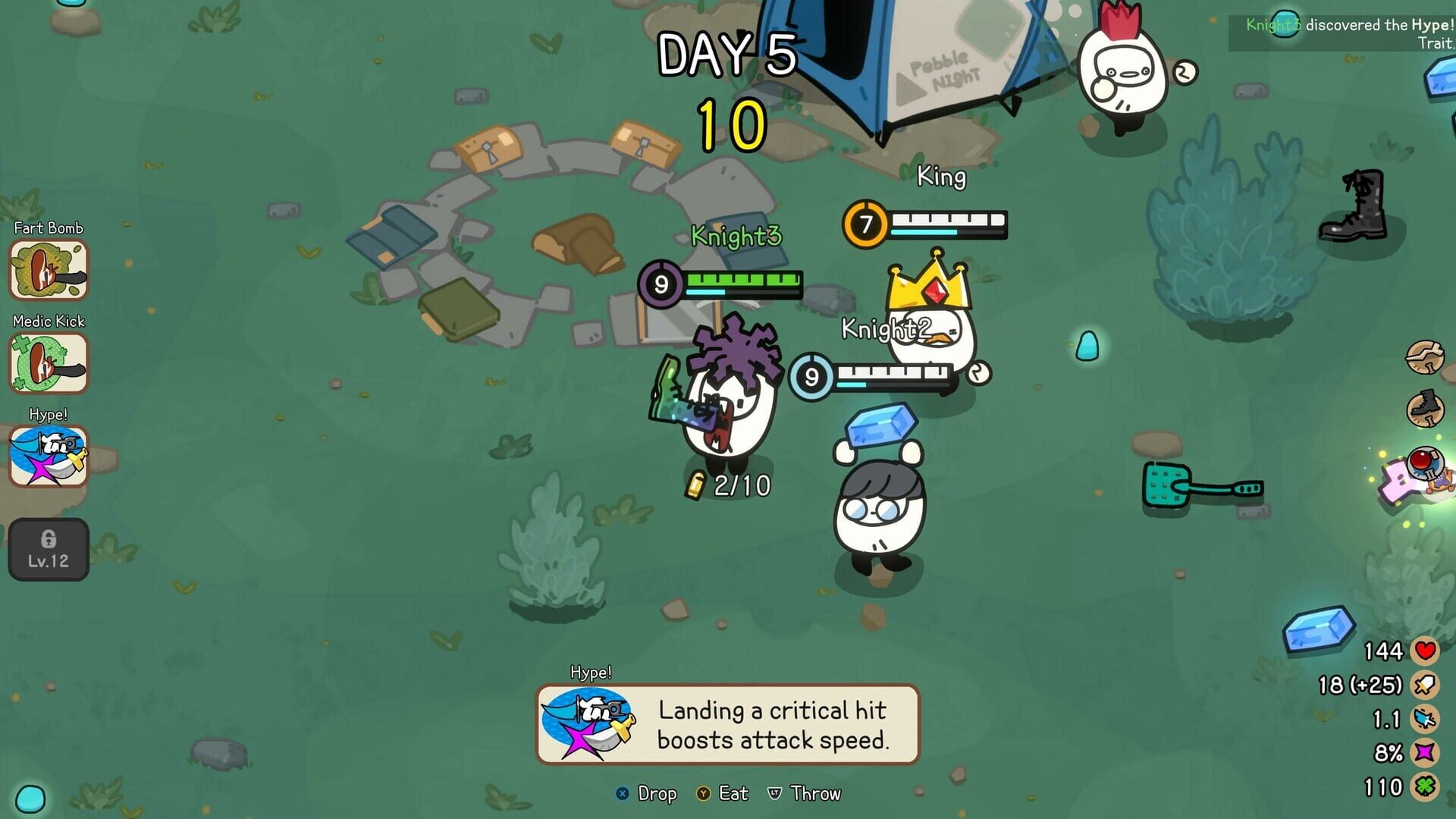Click the heart health stat icon

1424,650
